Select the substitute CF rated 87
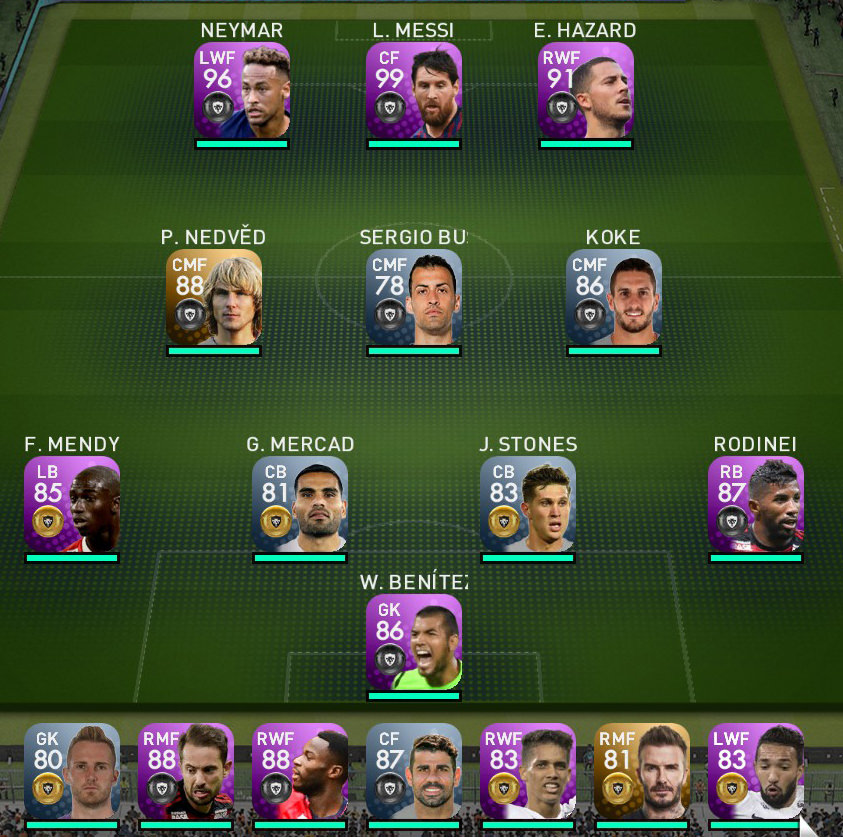Screen dimensions: 843x837 [414, 771]
